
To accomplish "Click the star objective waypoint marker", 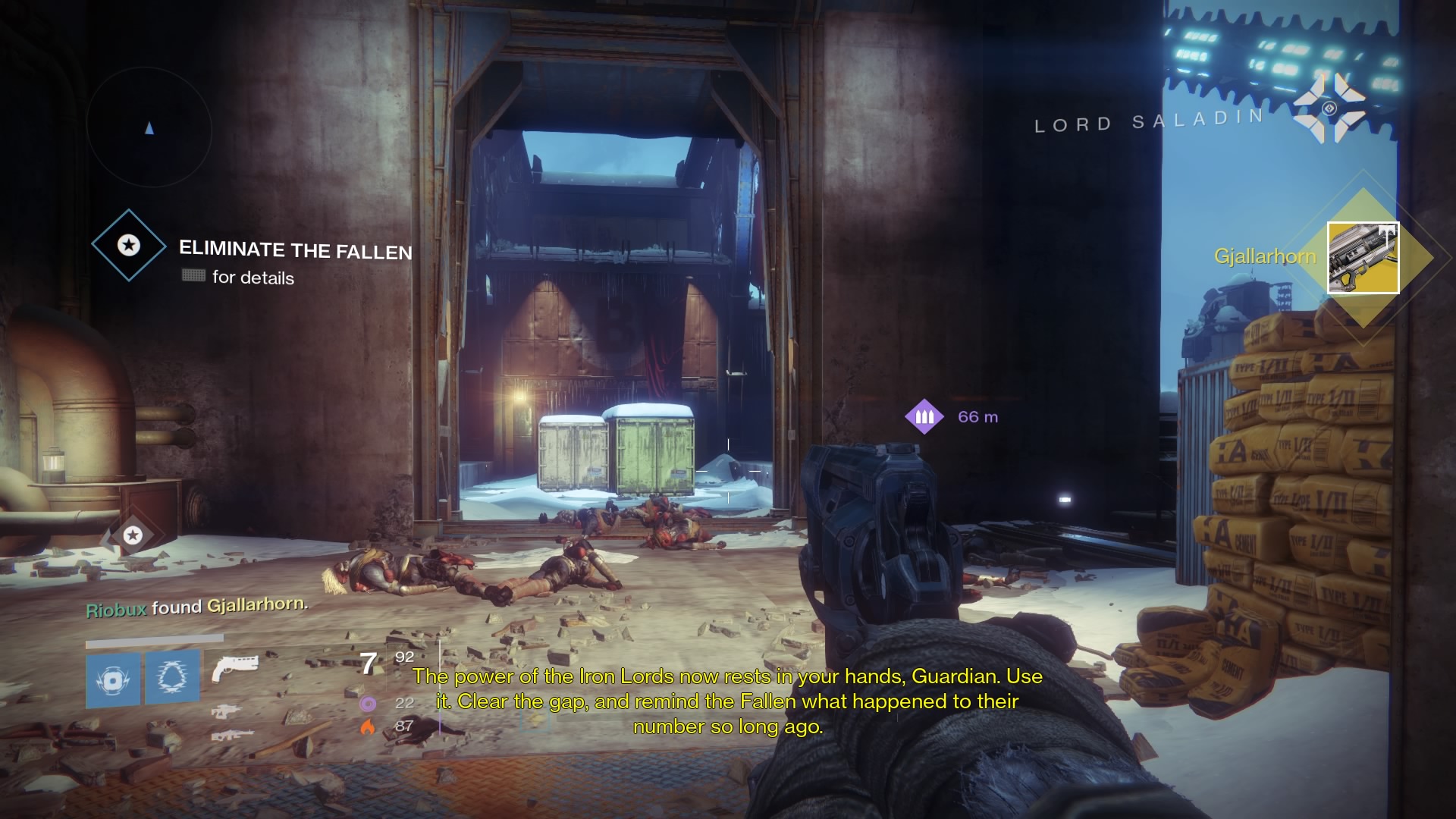I will (x=133, y=535).
